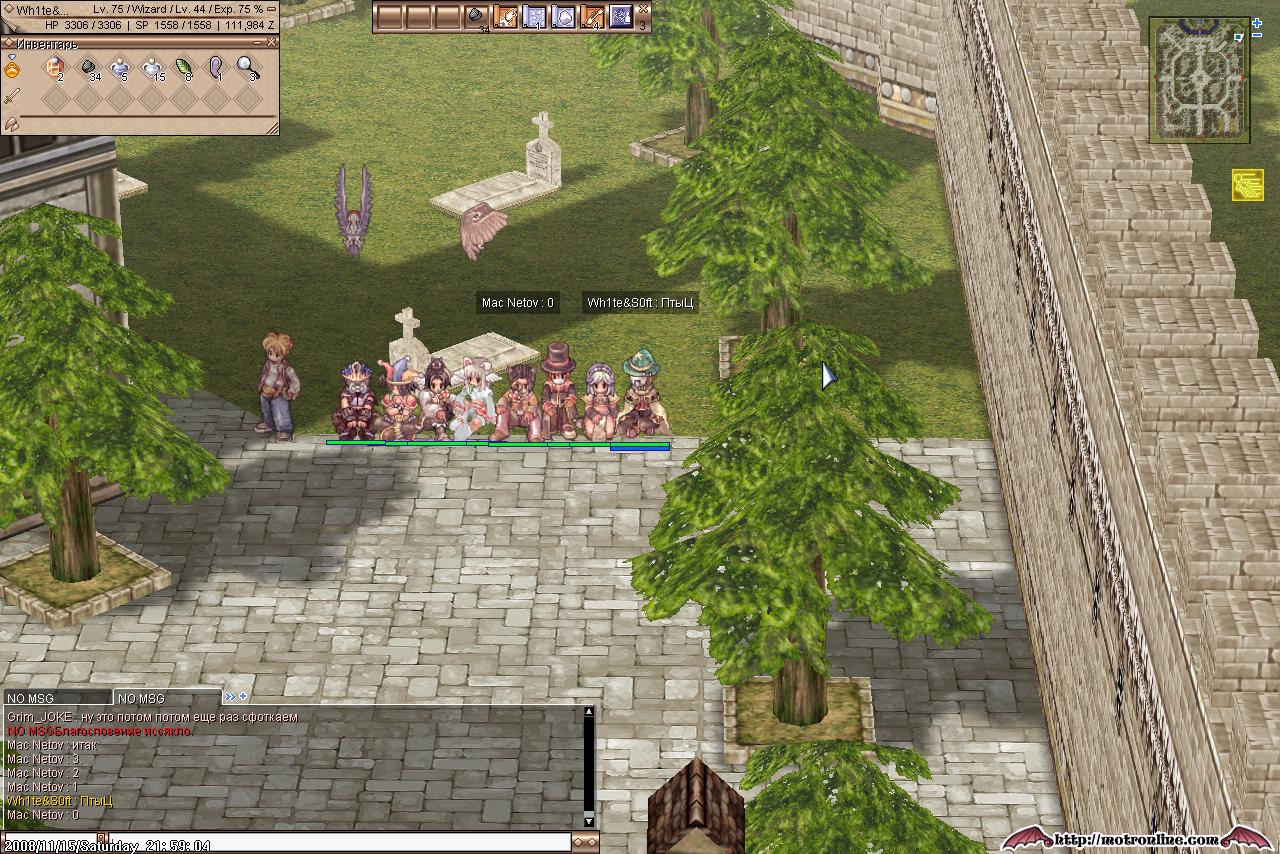Viewport: 1280px width, 854px height.
Task: Open the etc items tab with claw icon
Action: pyautogui.click(x=12, y=122)
